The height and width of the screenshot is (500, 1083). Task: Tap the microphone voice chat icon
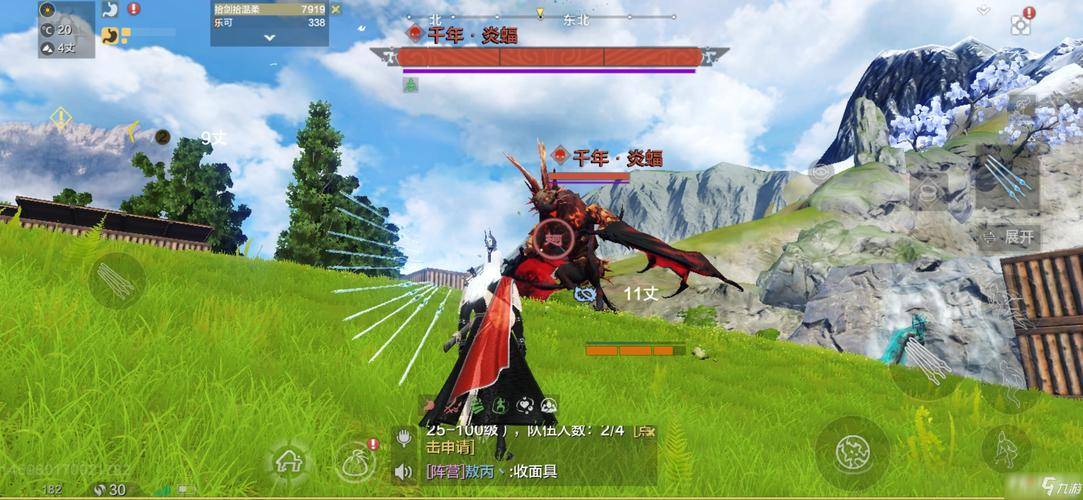tap(405, 437)
